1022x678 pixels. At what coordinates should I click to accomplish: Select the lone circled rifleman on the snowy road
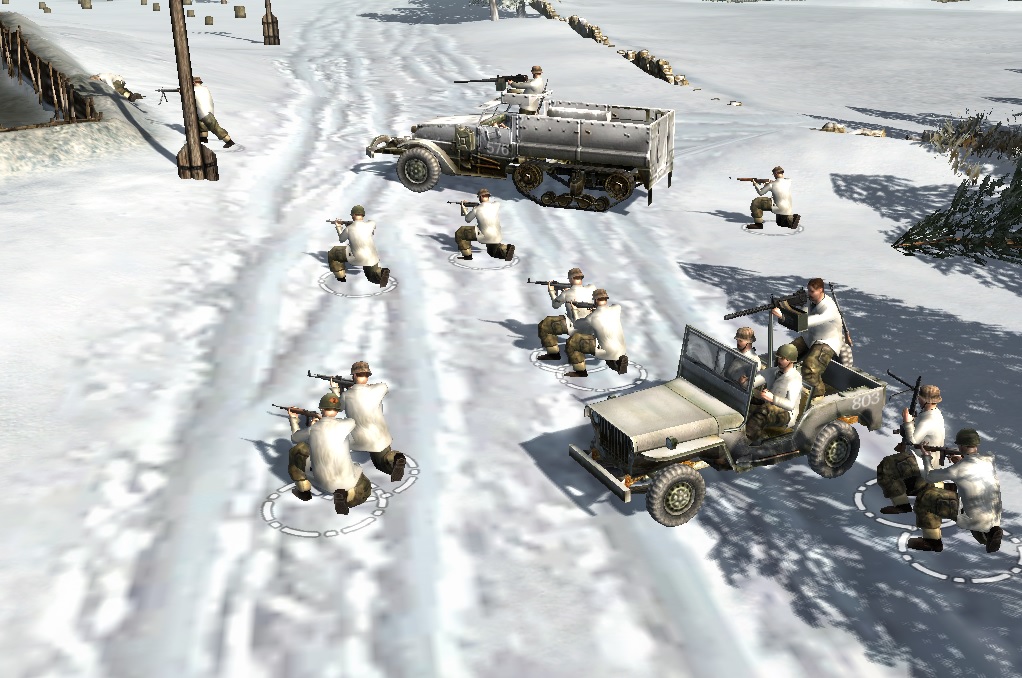[x=357, y=247]
